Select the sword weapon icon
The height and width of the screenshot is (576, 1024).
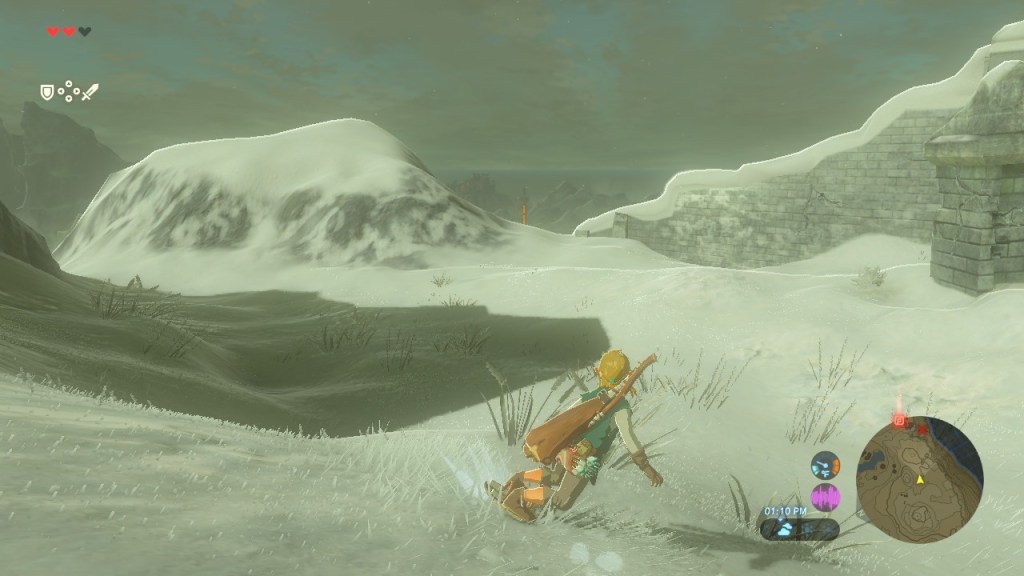[90, 92]
